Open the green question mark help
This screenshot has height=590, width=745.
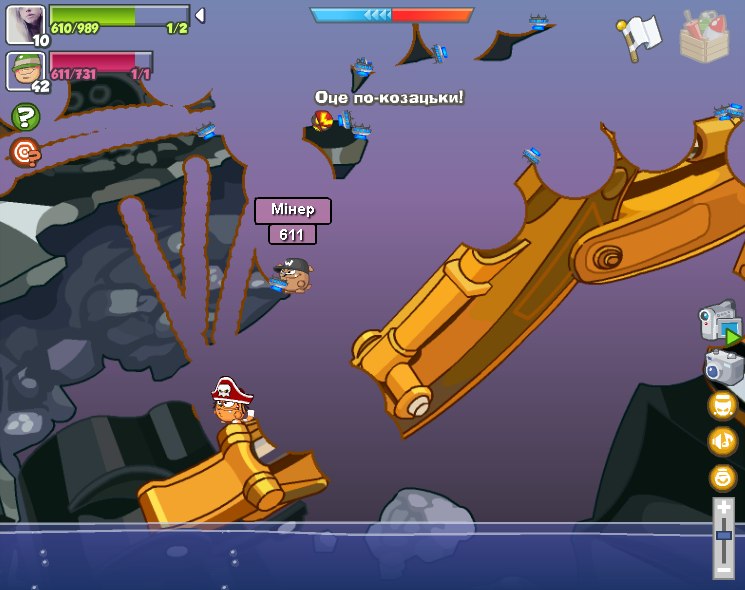(x=25, y=117)
